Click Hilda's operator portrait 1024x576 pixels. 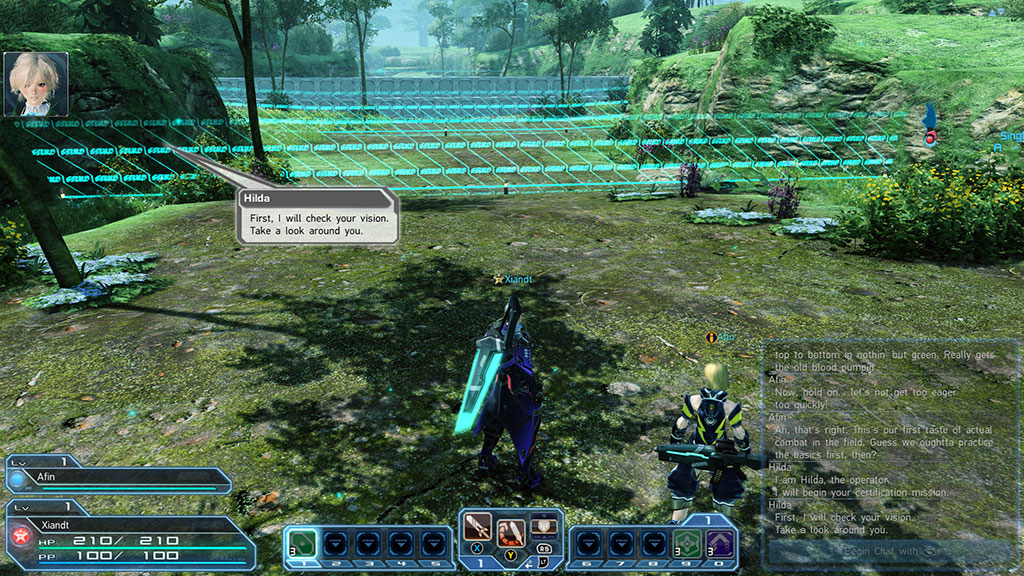tap(36, 85)
